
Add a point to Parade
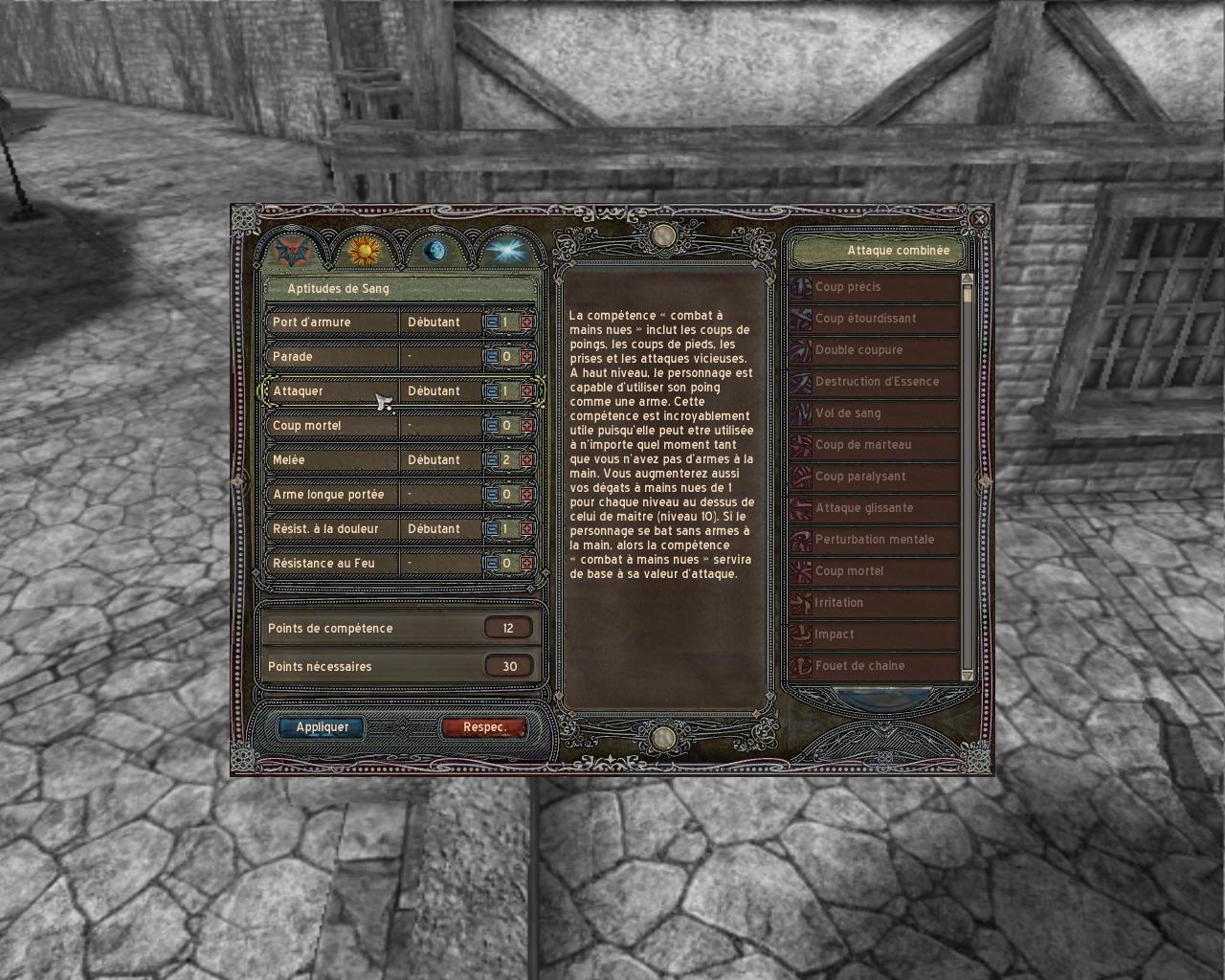coord(526,357)
